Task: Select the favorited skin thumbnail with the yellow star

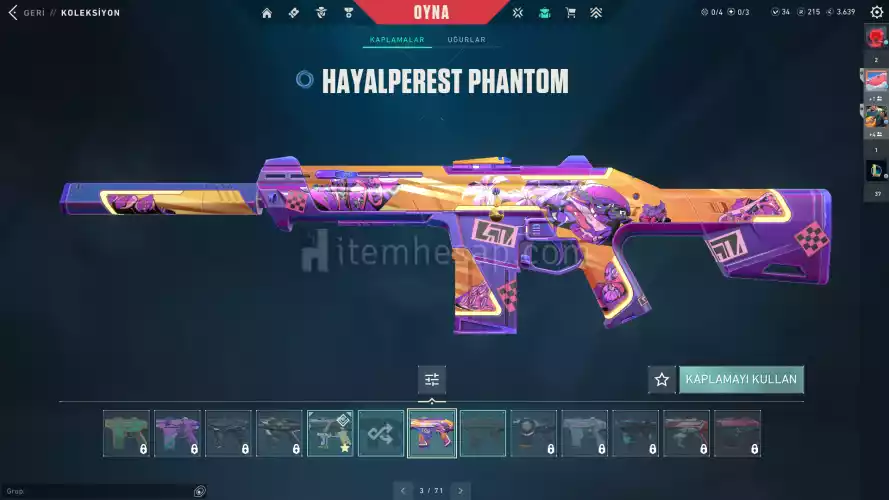Action: tap(330, 433)
